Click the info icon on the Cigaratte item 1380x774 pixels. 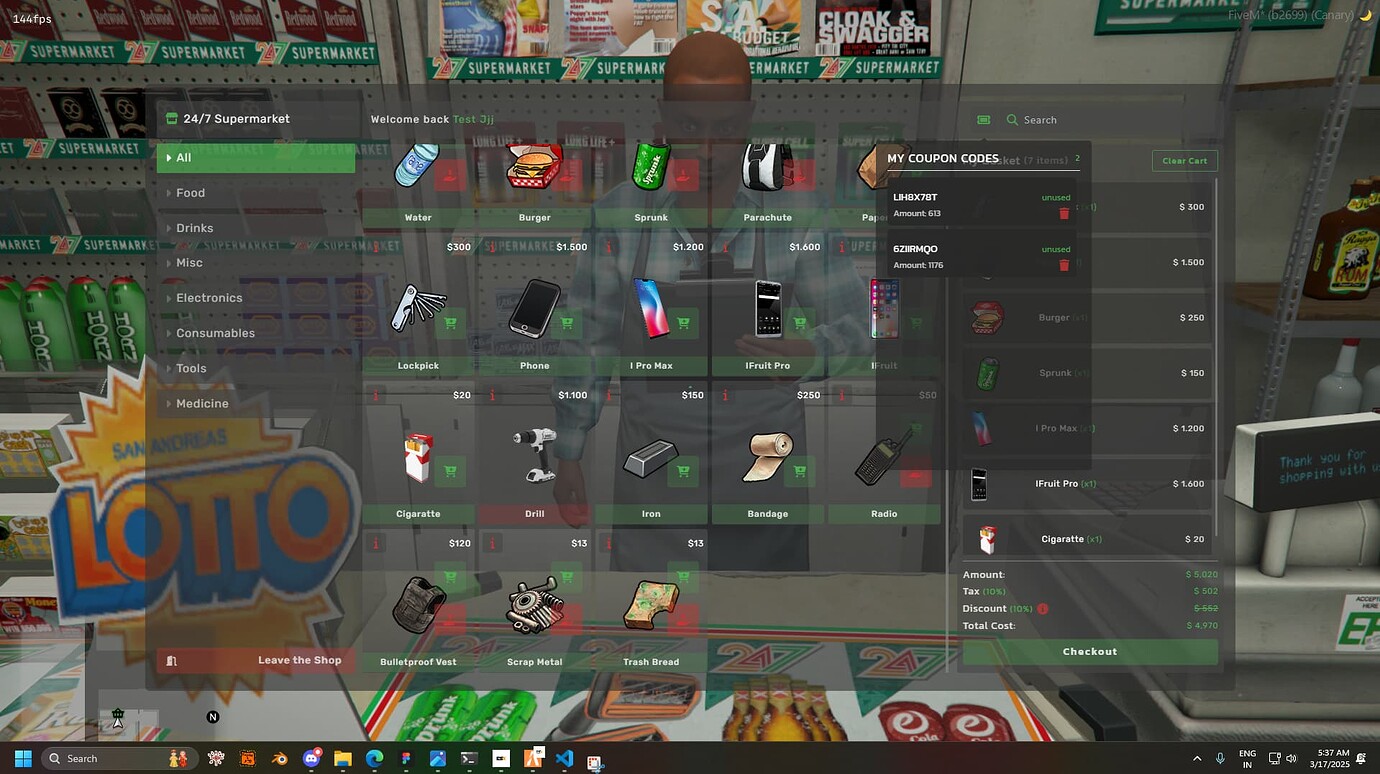click(375, 543)
